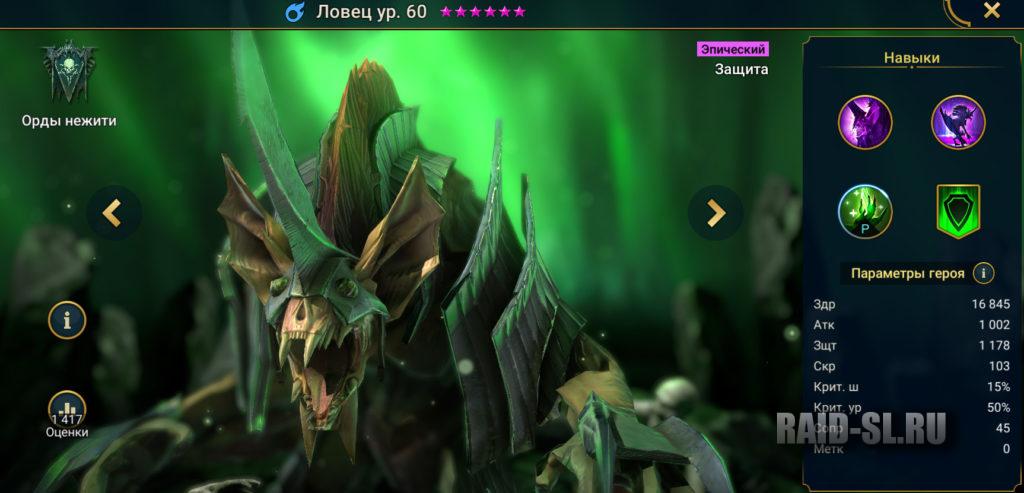Screen dimensions: 1024x493
Task: View the green shield aura icon
Action: coord(958,211)
